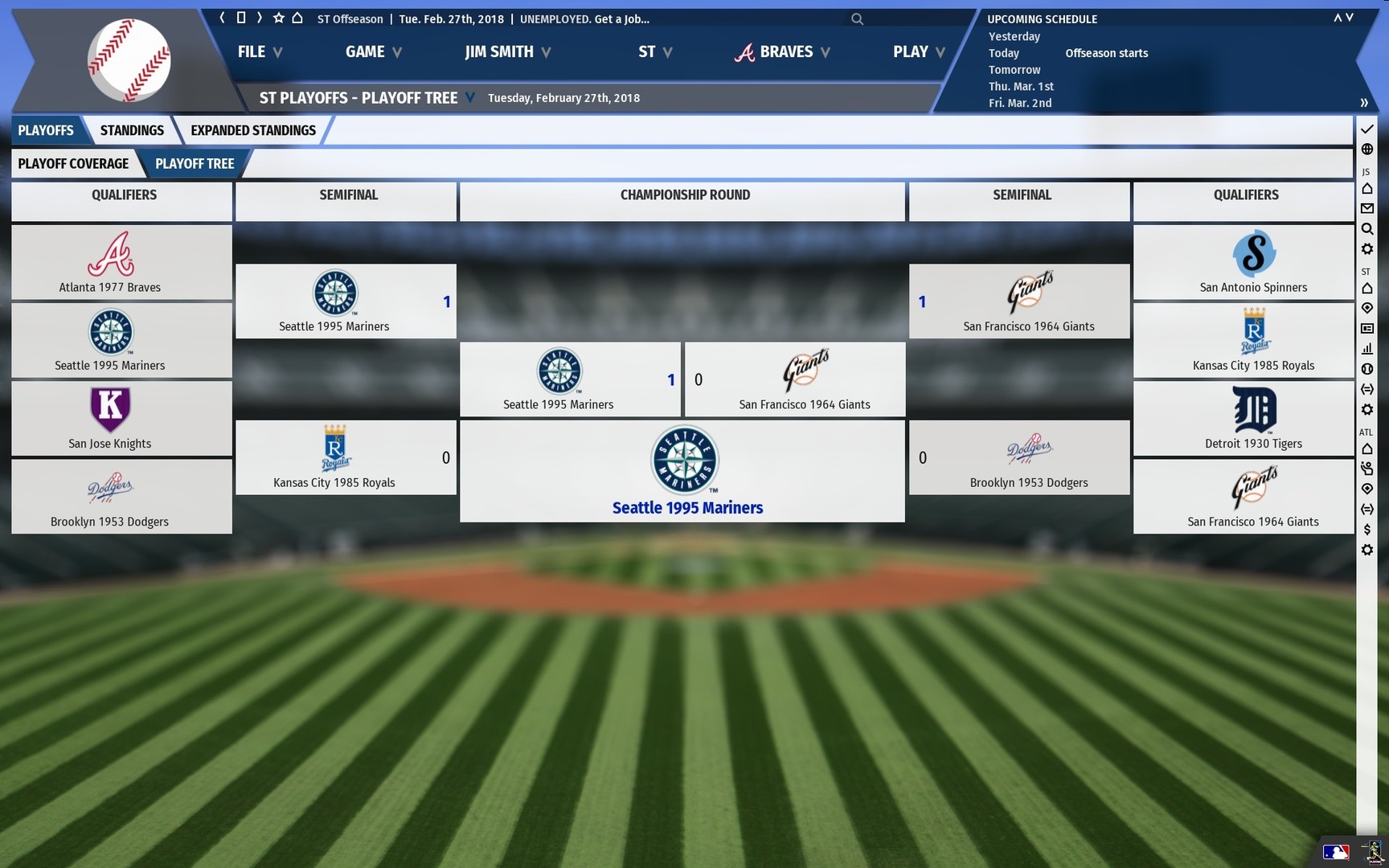Select the checkmark icon atop the right sidebar
This screenshot has width=1389, height=868.
[x=1367, y=129]
